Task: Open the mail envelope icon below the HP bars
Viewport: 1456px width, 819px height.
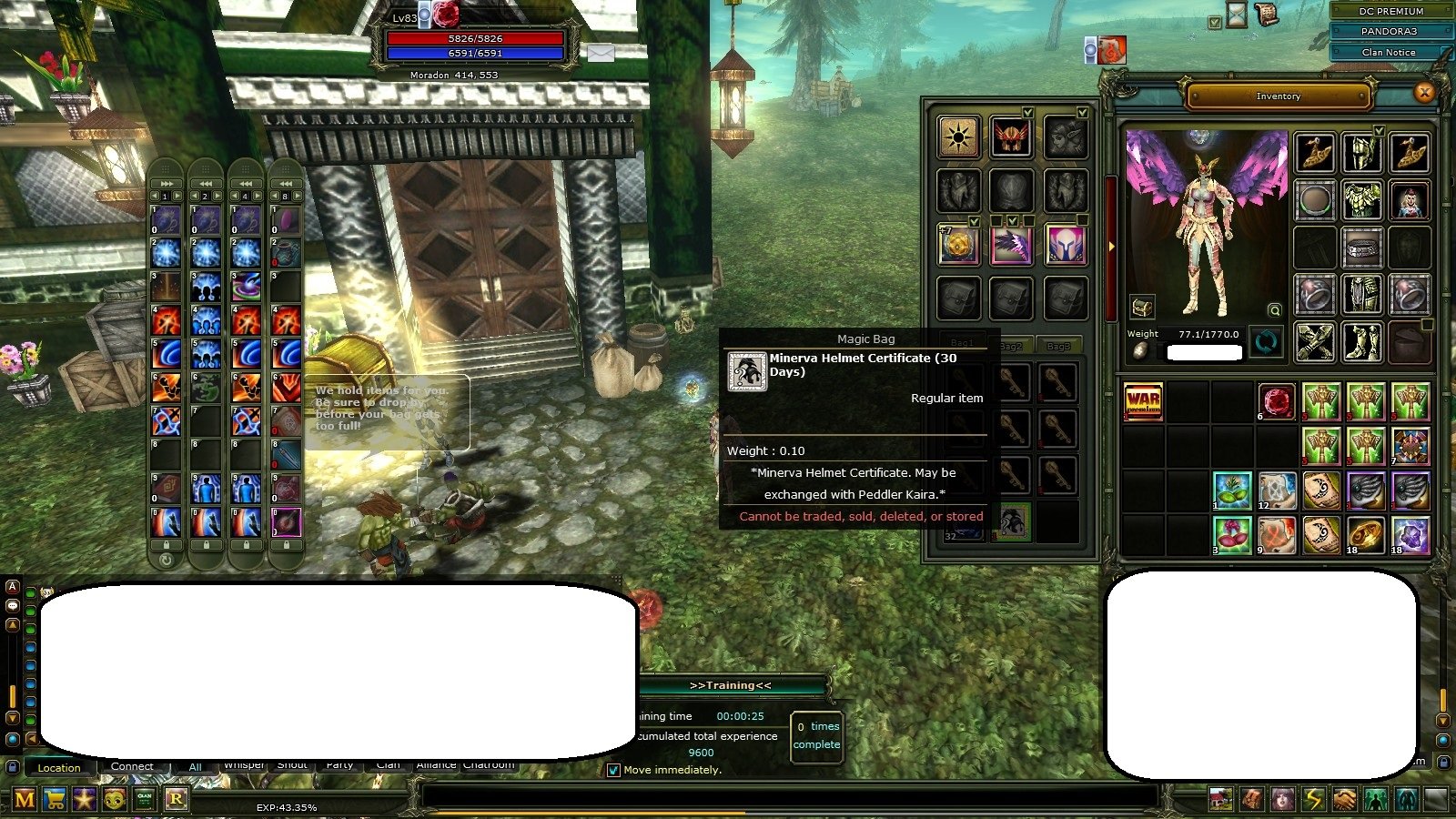Action: 601,54
